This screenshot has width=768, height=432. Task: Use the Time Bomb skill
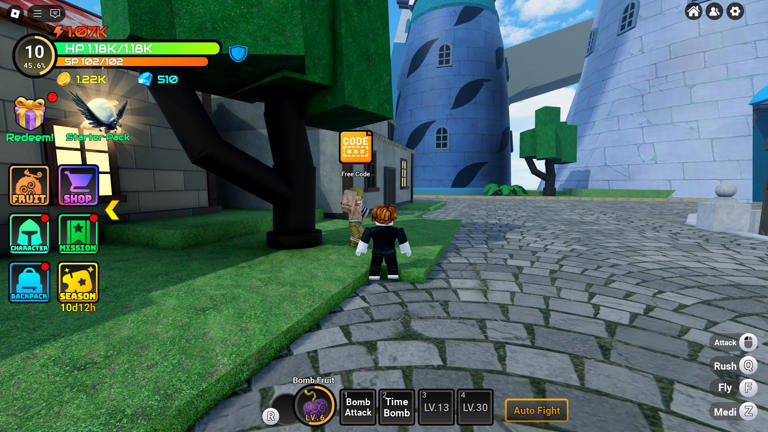[396, 407]
